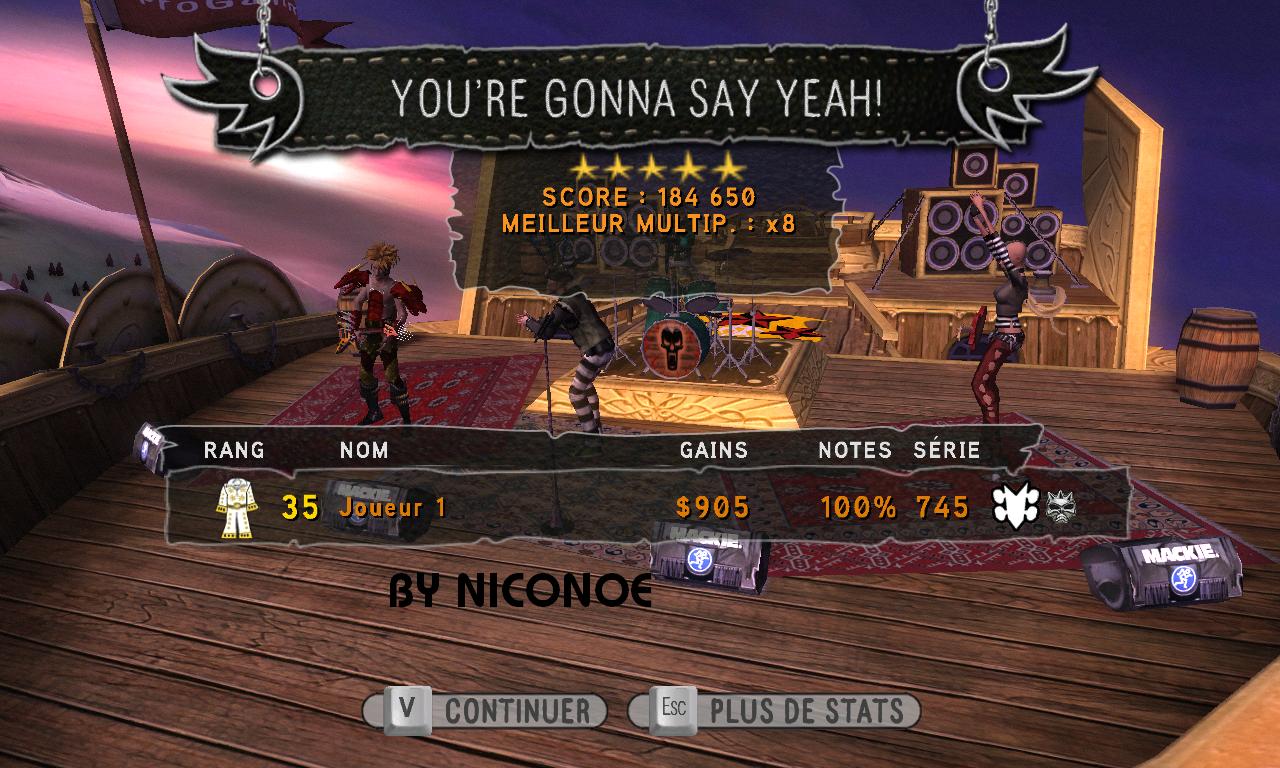This screenshot has width=1280, height=768.
Task: Continue with the CONTINUER button
Action: click(487, 711)
